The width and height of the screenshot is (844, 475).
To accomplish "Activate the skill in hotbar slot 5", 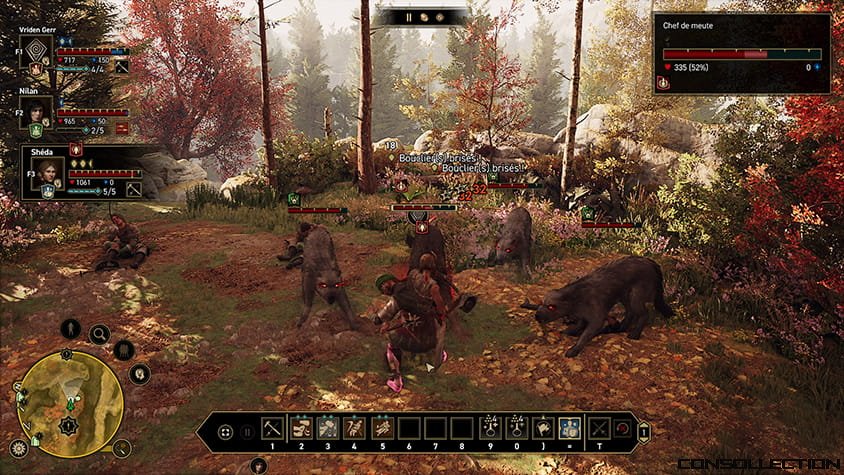I will pos(382,429).
